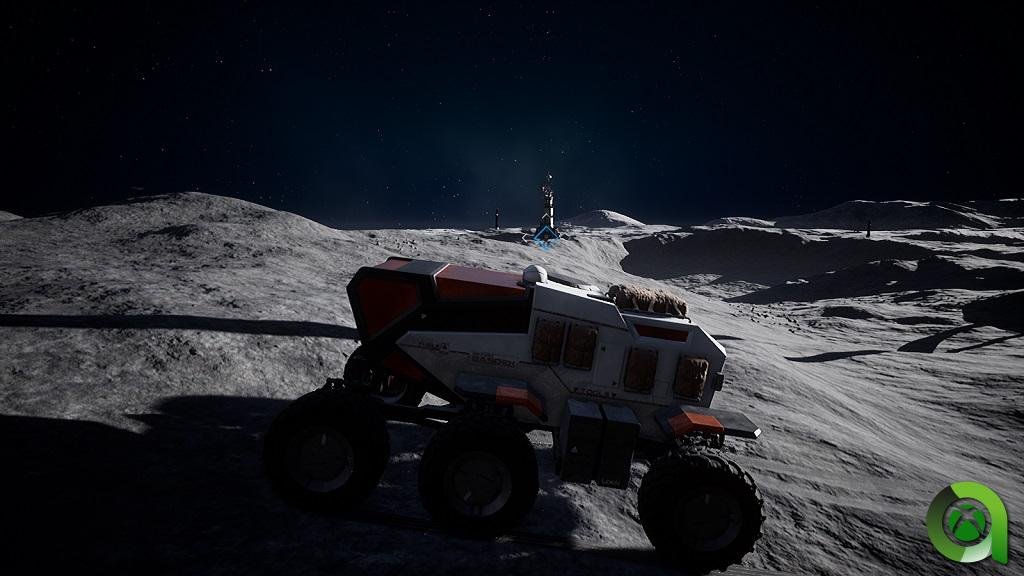The width and height of the screenshot is (1024, 576).
Task: Select the blue diamond waypoint marker
Action: tap(545, 235)
